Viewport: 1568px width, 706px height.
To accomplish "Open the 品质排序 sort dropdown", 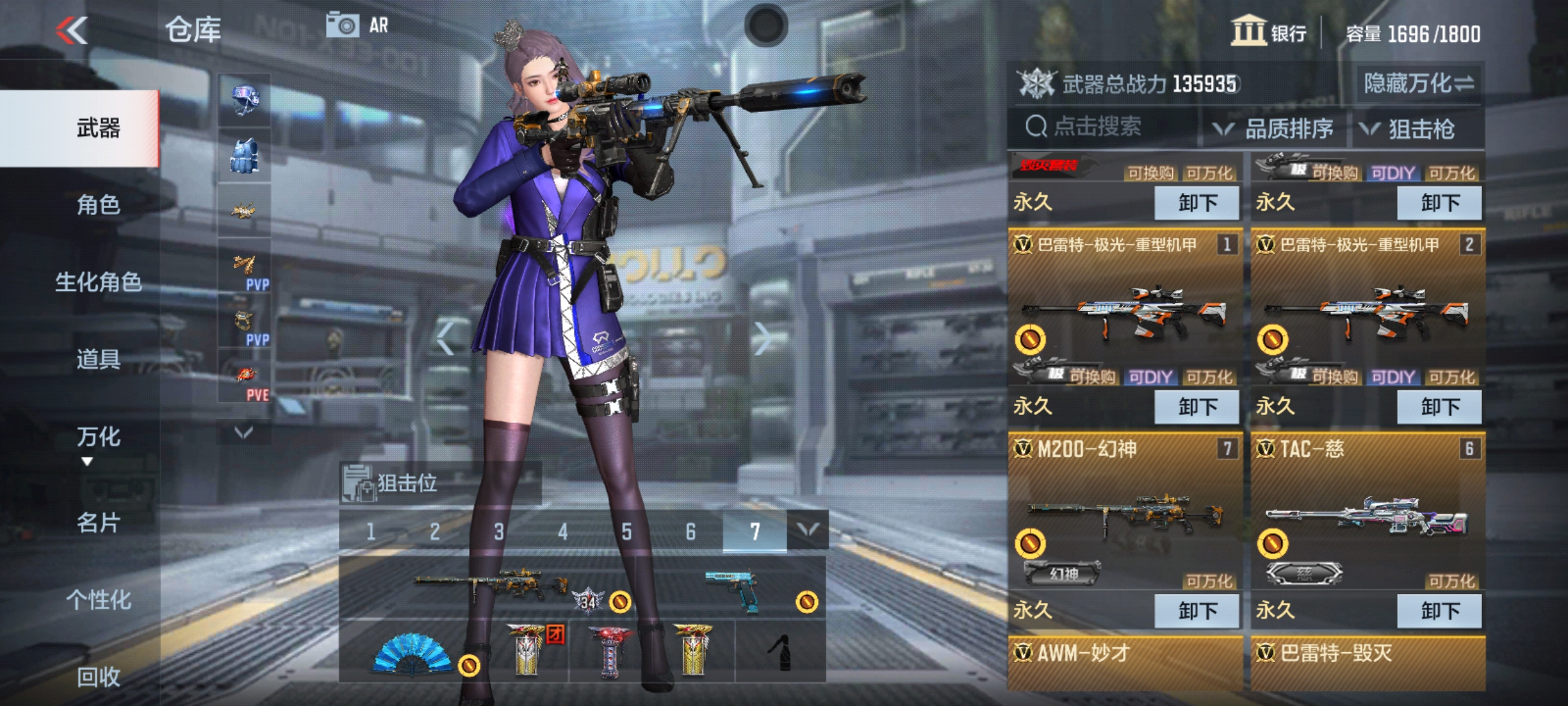I will coord(1275,129).
